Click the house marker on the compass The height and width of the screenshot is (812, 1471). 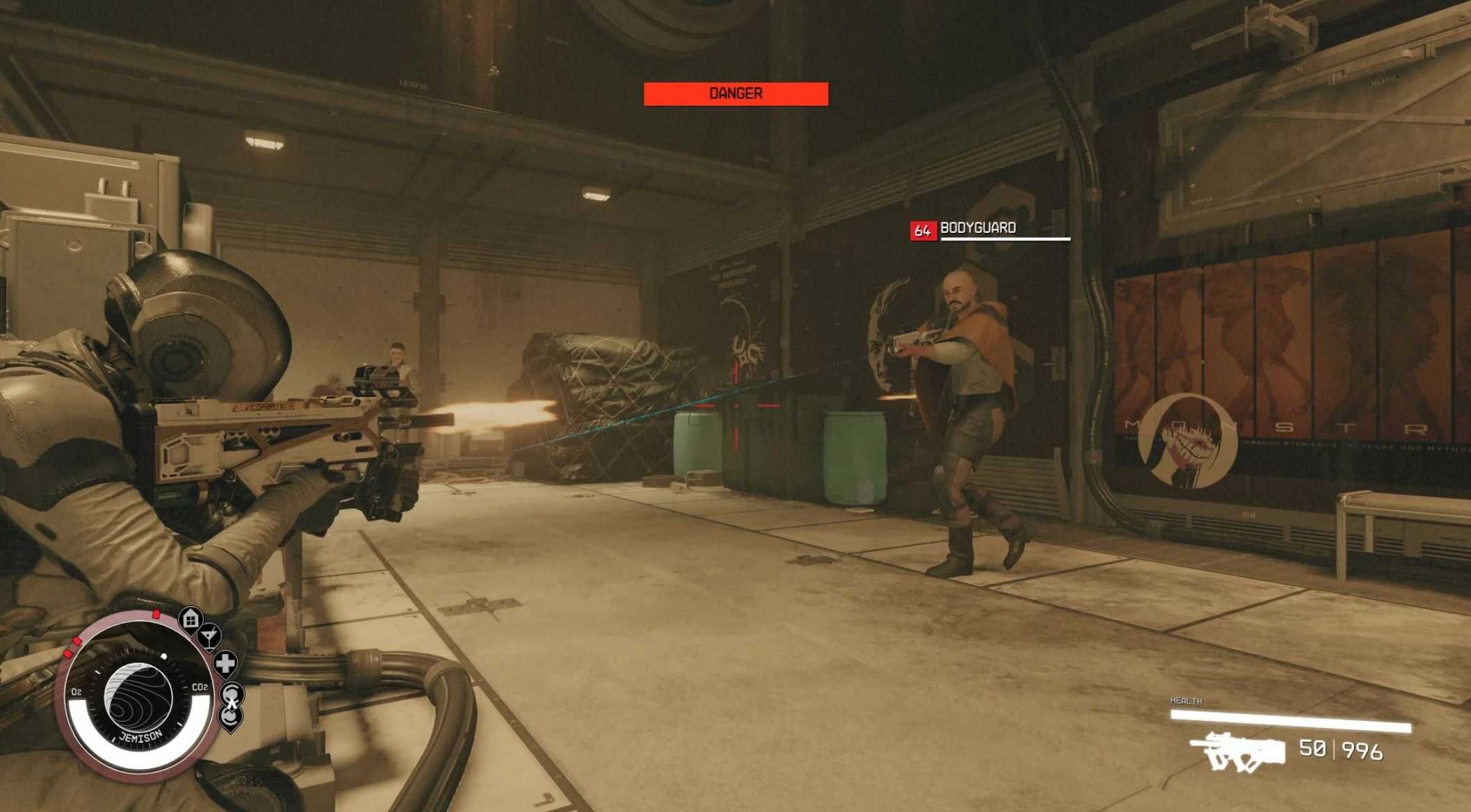pyautogui.click(x=190, y=618)
